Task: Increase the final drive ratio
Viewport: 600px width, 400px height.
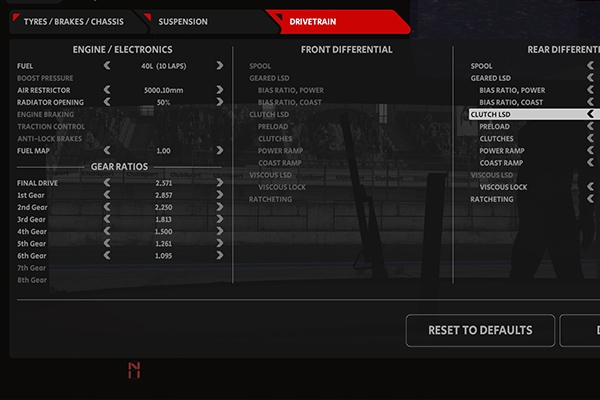Action: pyautogui.click(x=219, y=183)
